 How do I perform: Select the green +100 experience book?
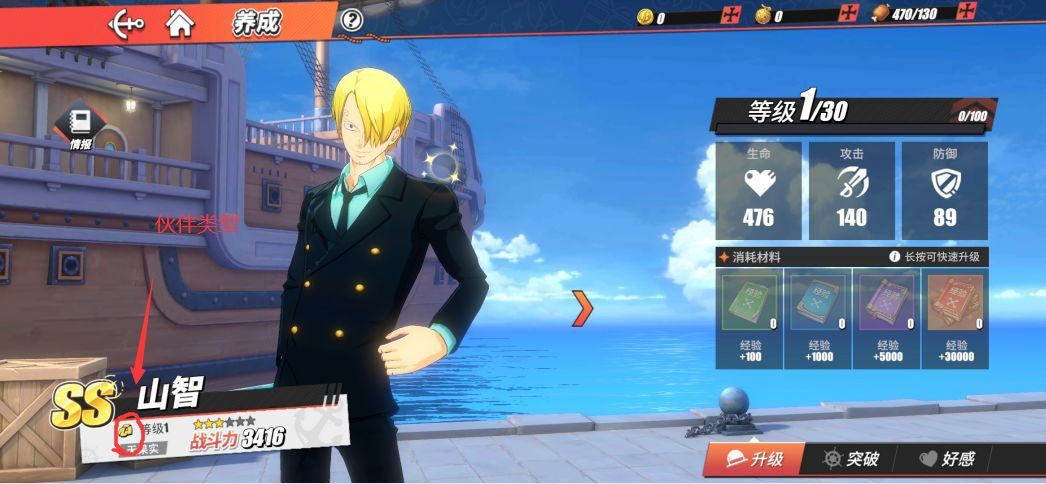[749, 304]
